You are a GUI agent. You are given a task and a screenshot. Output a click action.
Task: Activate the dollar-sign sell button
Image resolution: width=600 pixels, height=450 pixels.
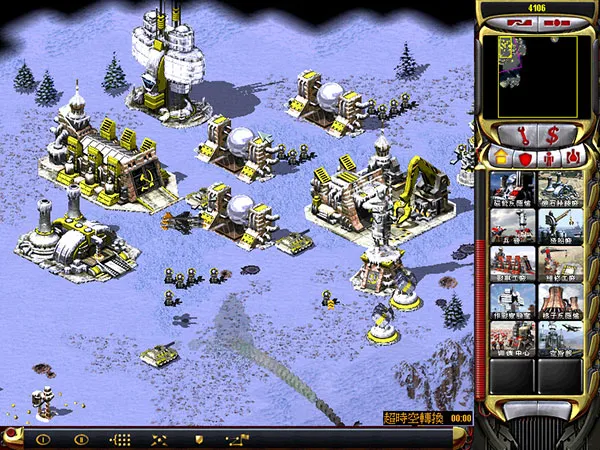click(x=553, y=131)
